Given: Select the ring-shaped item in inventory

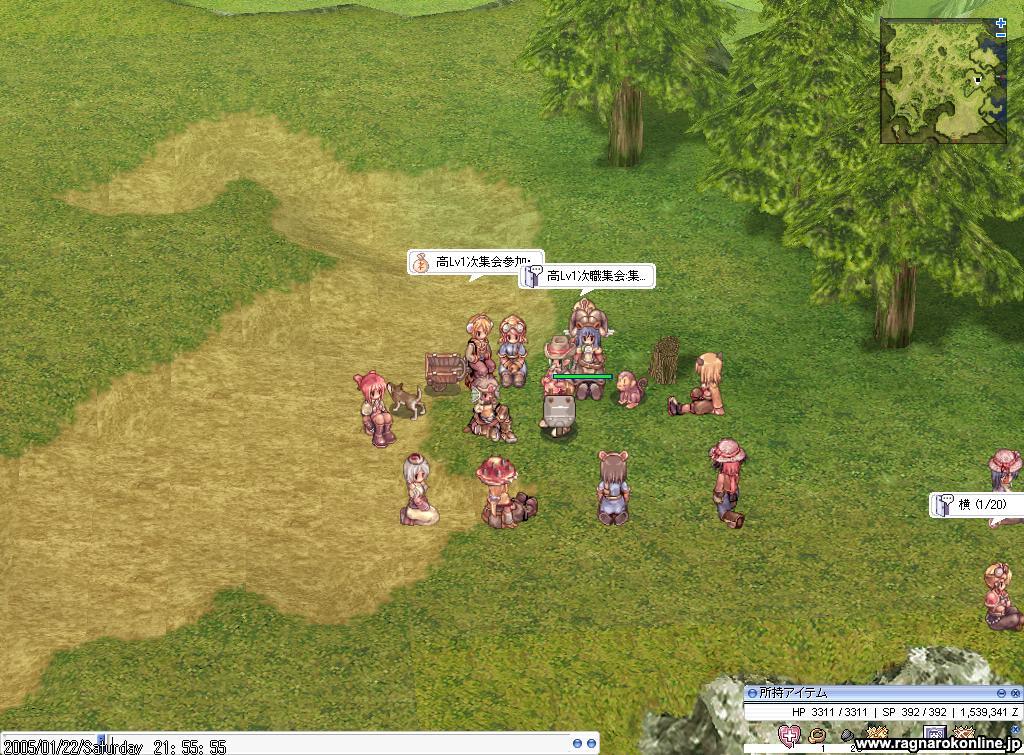Looking at the screenshot, I should (817, 736).
